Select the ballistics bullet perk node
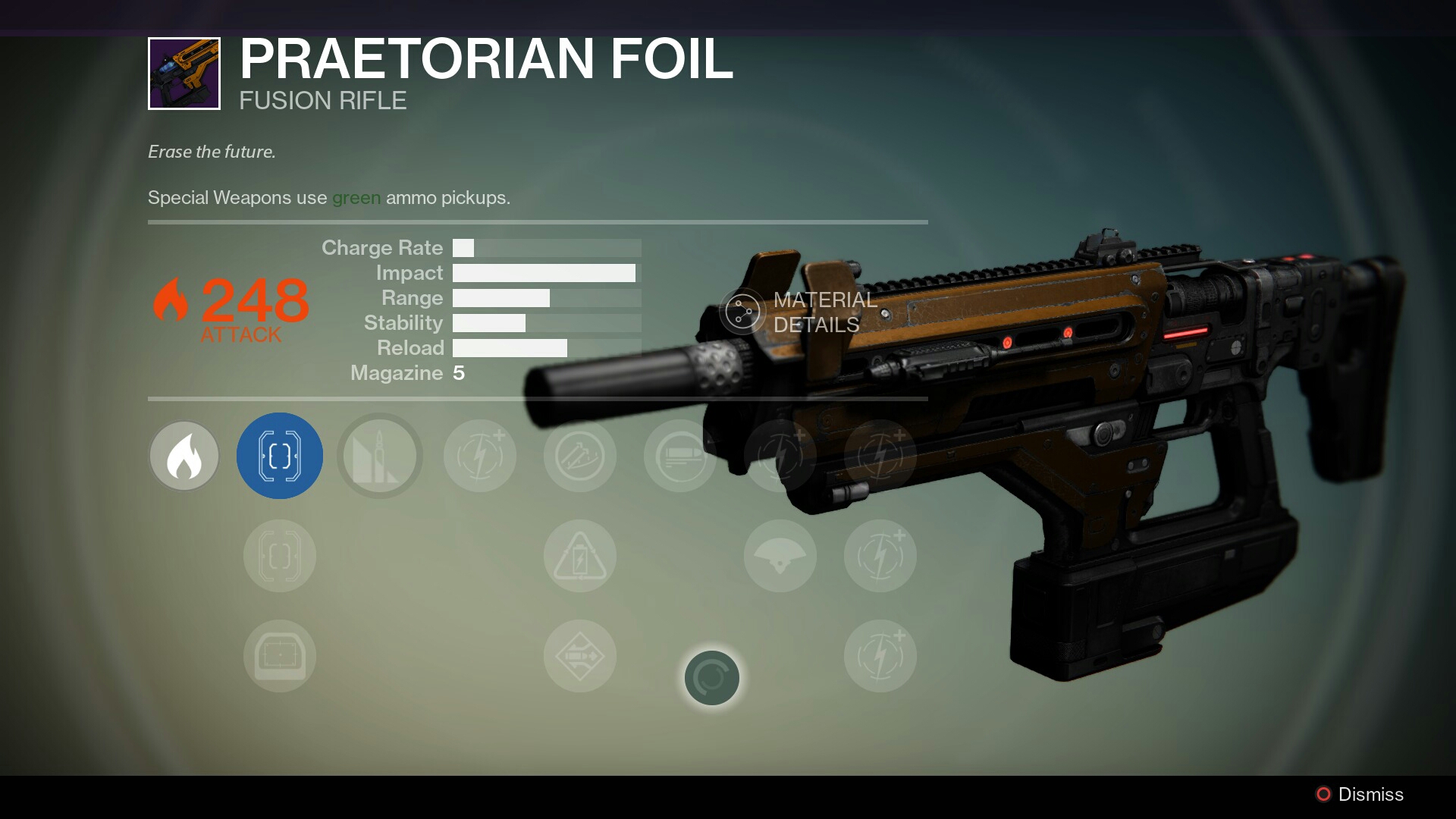This screenshot has width=1456, height=819. tap(380, 456)
